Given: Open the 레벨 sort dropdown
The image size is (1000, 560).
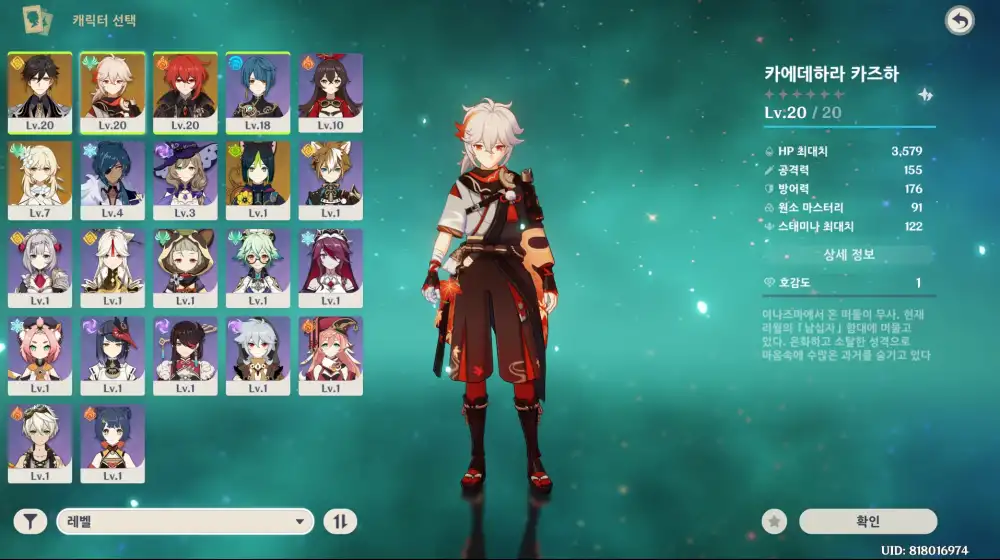Looking at the screenshot, I should point(185,521).
